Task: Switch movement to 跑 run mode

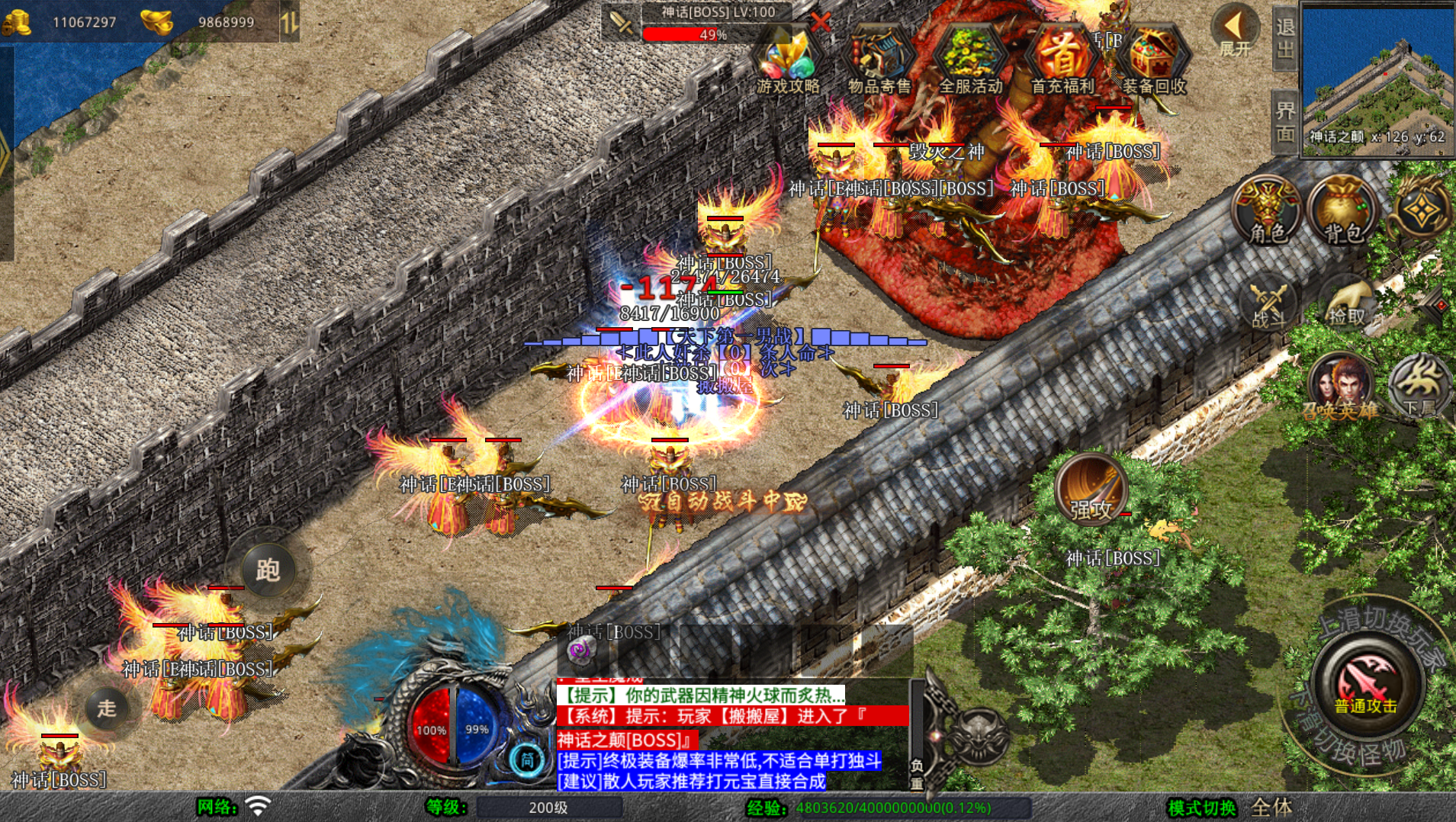Action: pos(268,570)
